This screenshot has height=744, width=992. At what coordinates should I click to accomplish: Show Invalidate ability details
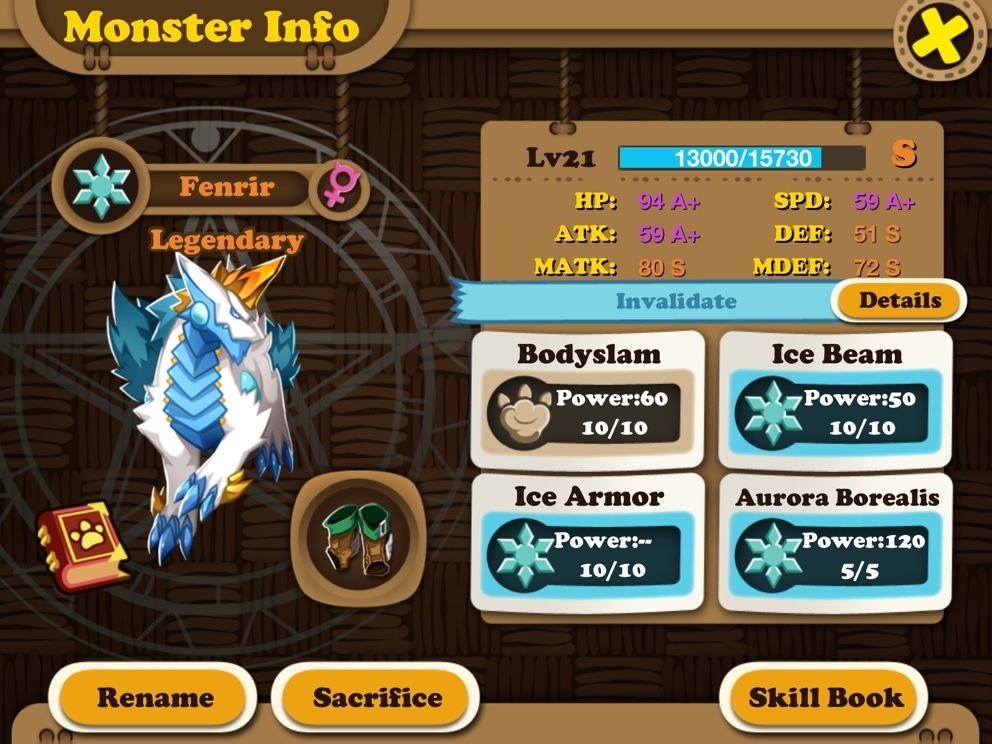point(899,300)
